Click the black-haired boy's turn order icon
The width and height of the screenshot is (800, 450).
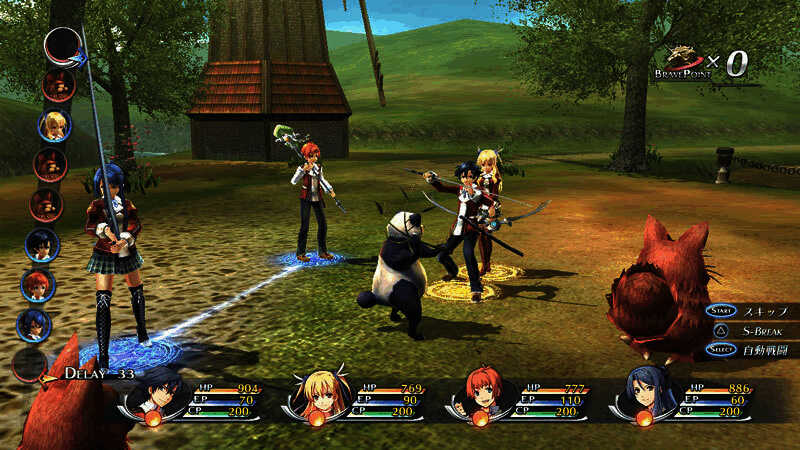tap(41, 244)
